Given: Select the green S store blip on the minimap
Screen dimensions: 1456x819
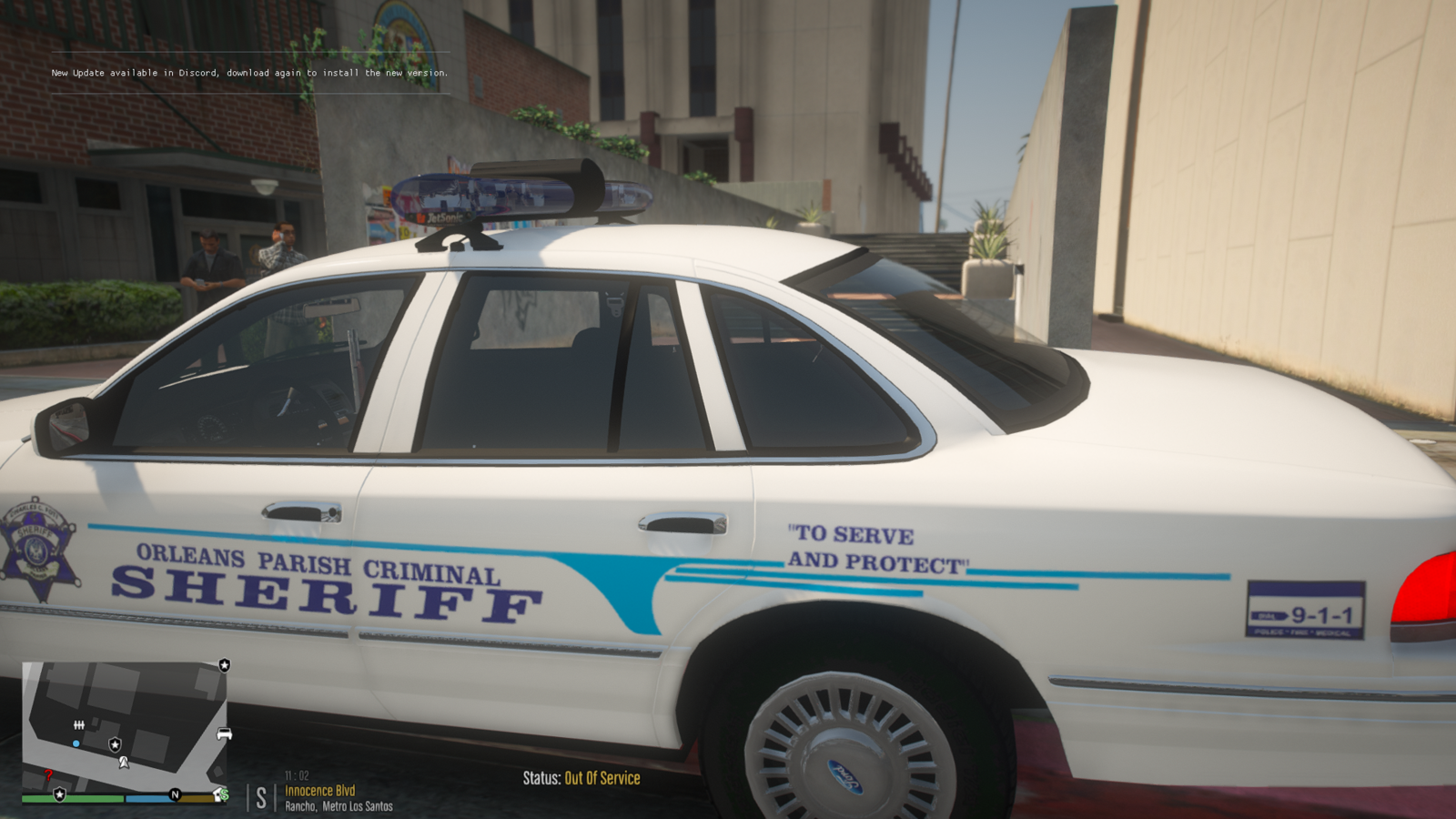Looking at the screenshot, I should click(225, 794).
